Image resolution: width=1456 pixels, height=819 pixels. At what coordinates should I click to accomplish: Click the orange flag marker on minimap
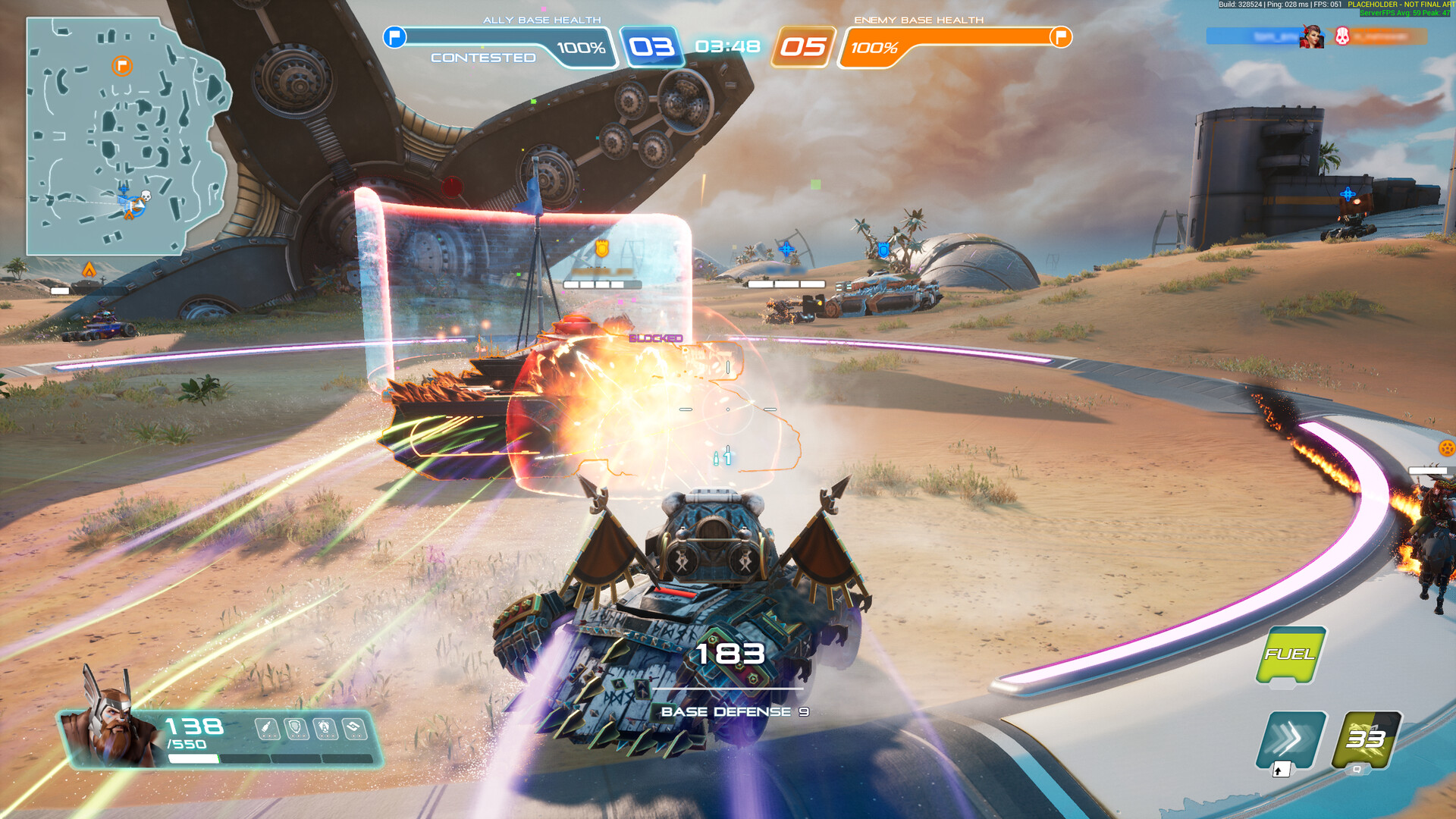coord(122,66)
